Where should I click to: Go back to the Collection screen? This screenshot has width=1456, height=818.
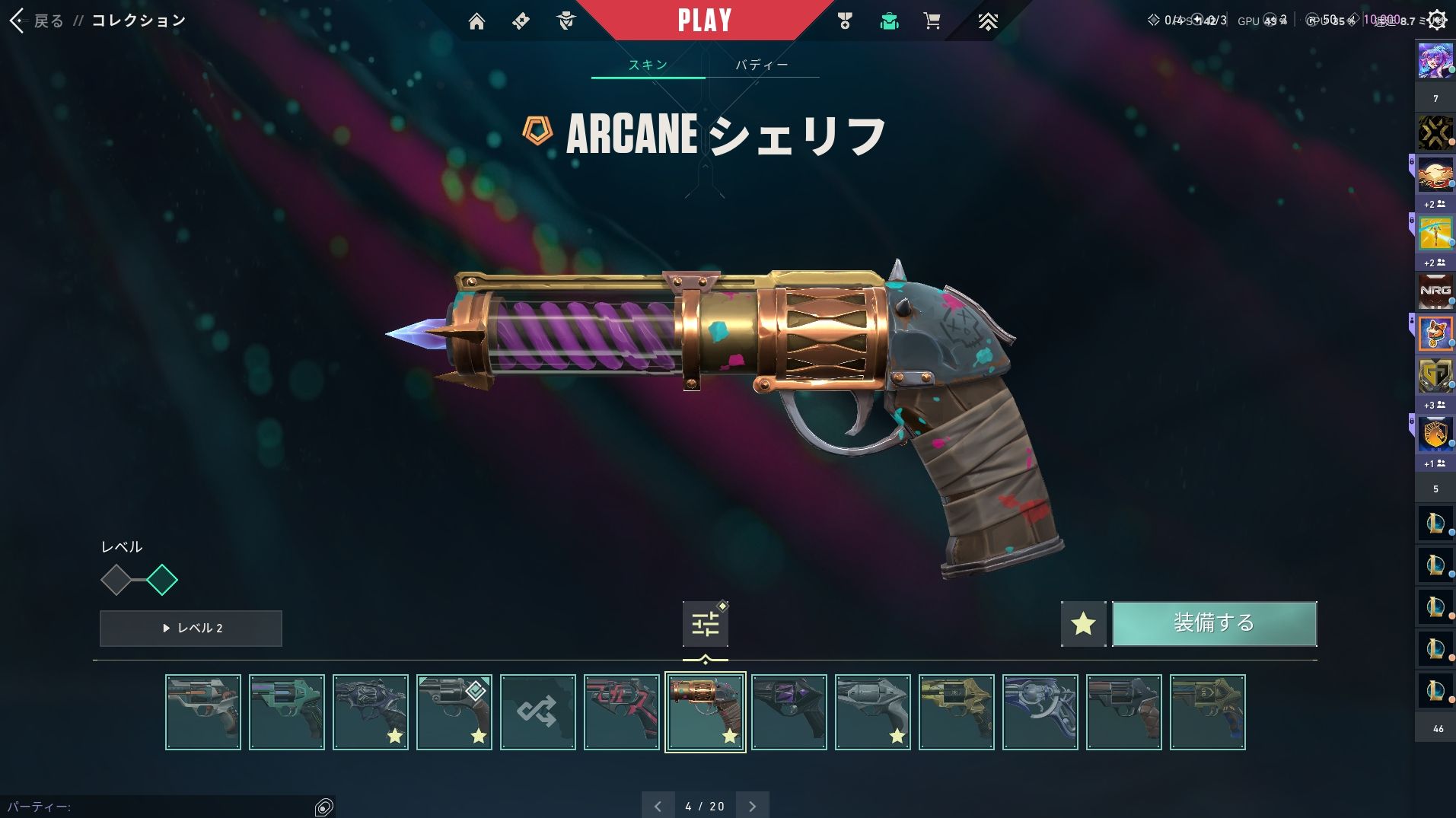[37, 21]
